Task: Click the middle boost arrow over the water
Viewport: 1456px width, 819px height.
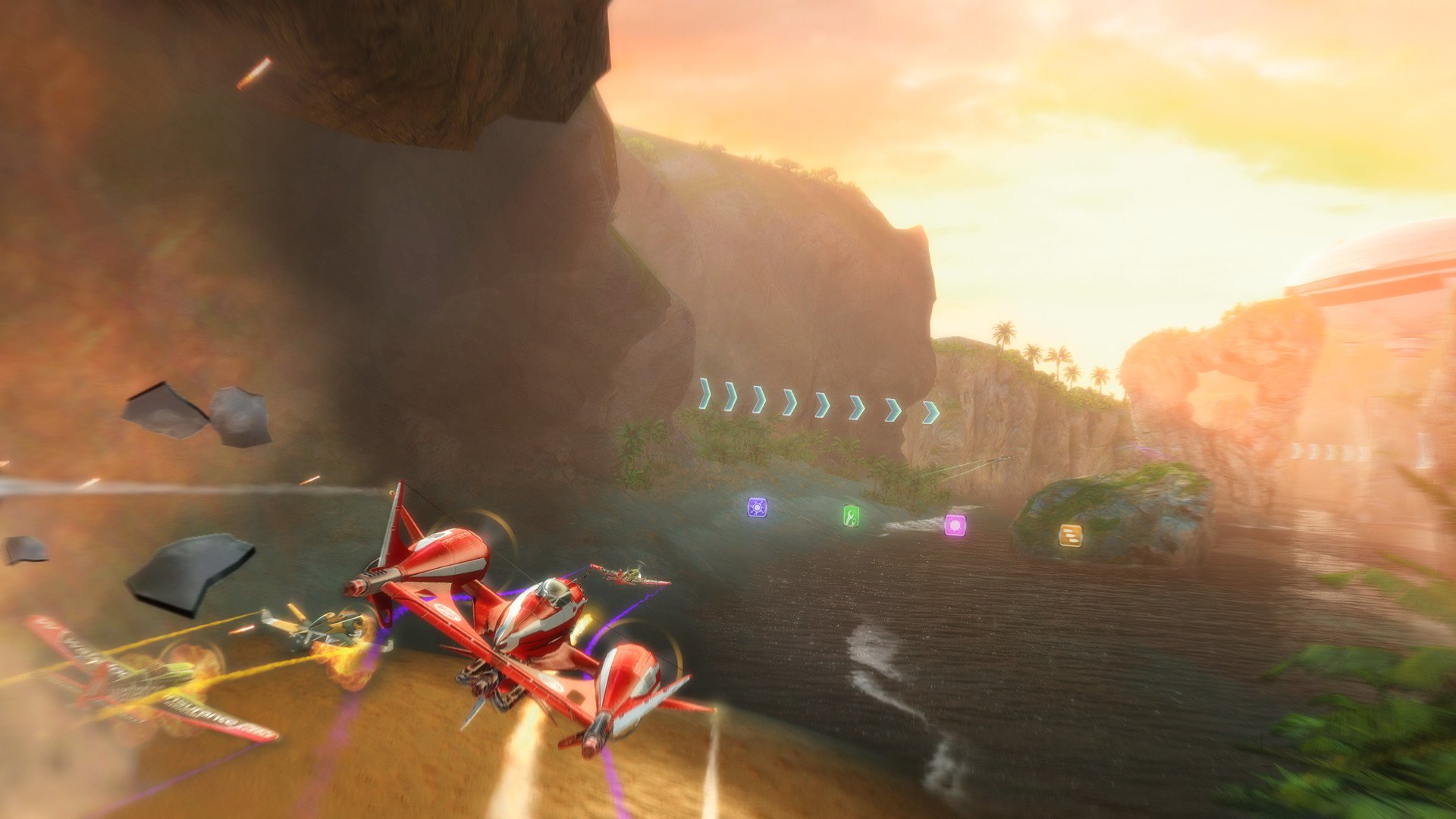Action: (821, 406)
